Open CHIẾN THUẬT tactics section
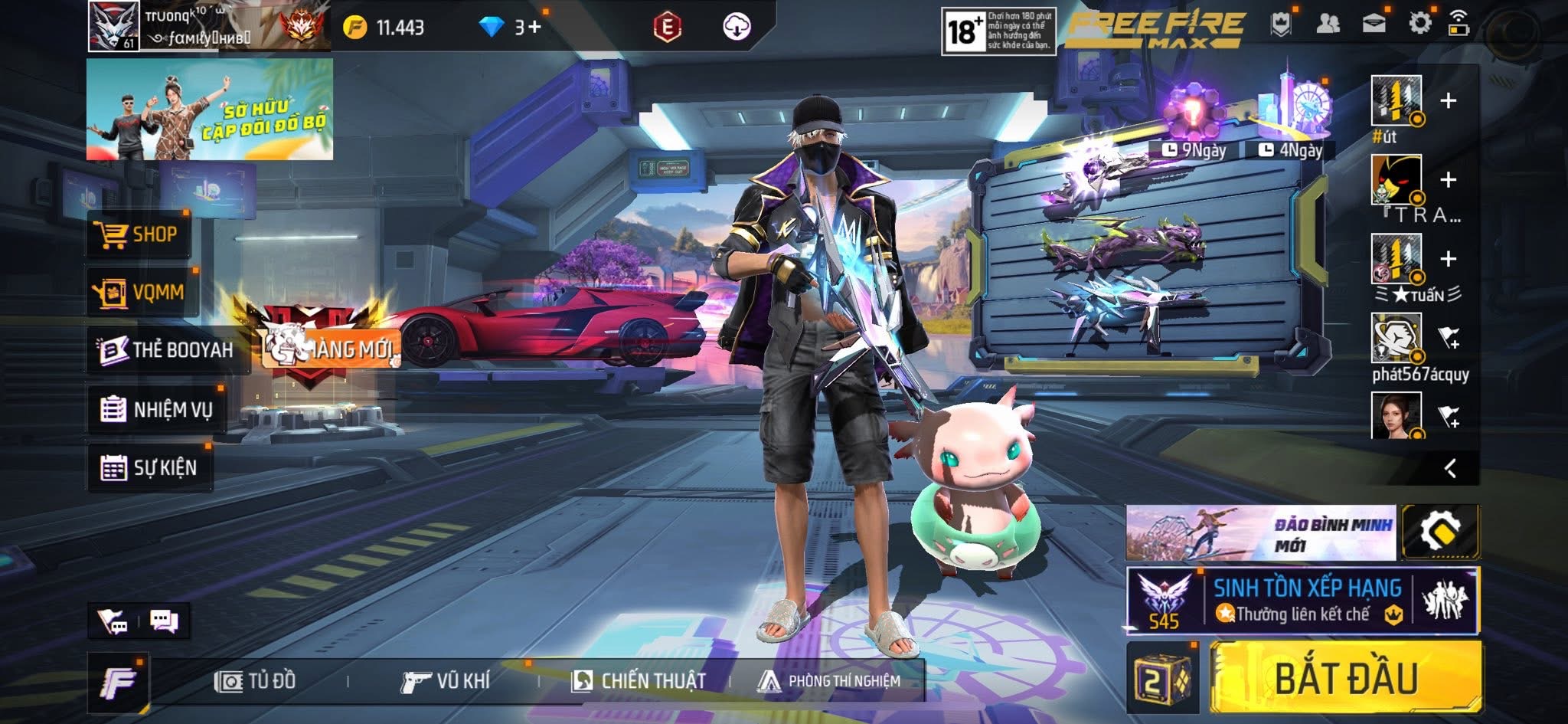 click(x=639, y=681)
